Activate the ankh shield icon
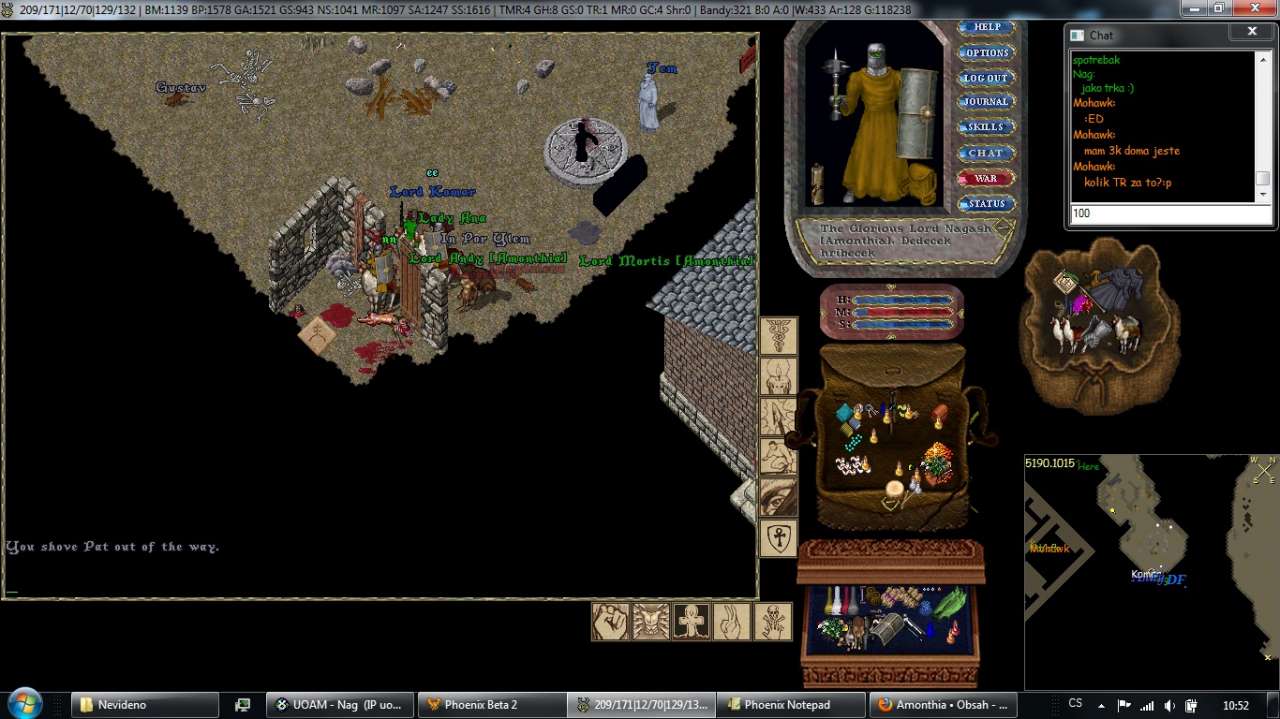 (778, 539)
